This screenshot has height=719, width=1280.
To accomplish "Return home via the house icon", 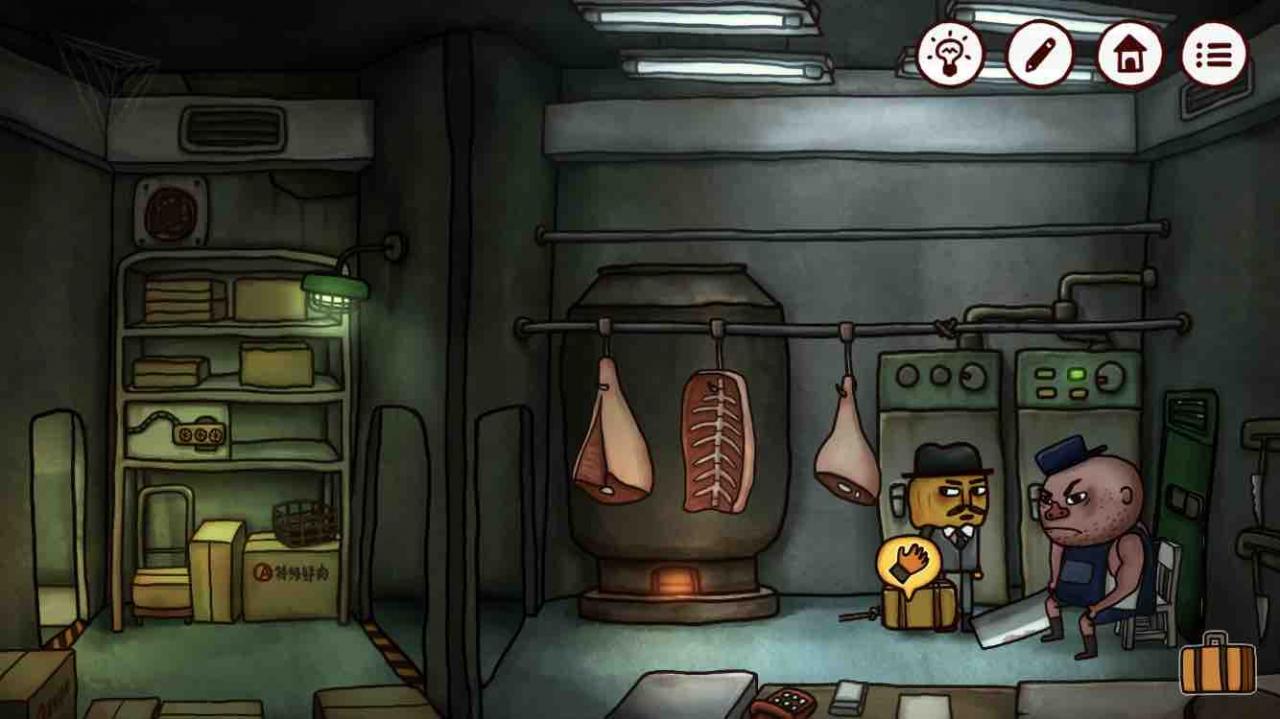I will (x=1129, y=54).
